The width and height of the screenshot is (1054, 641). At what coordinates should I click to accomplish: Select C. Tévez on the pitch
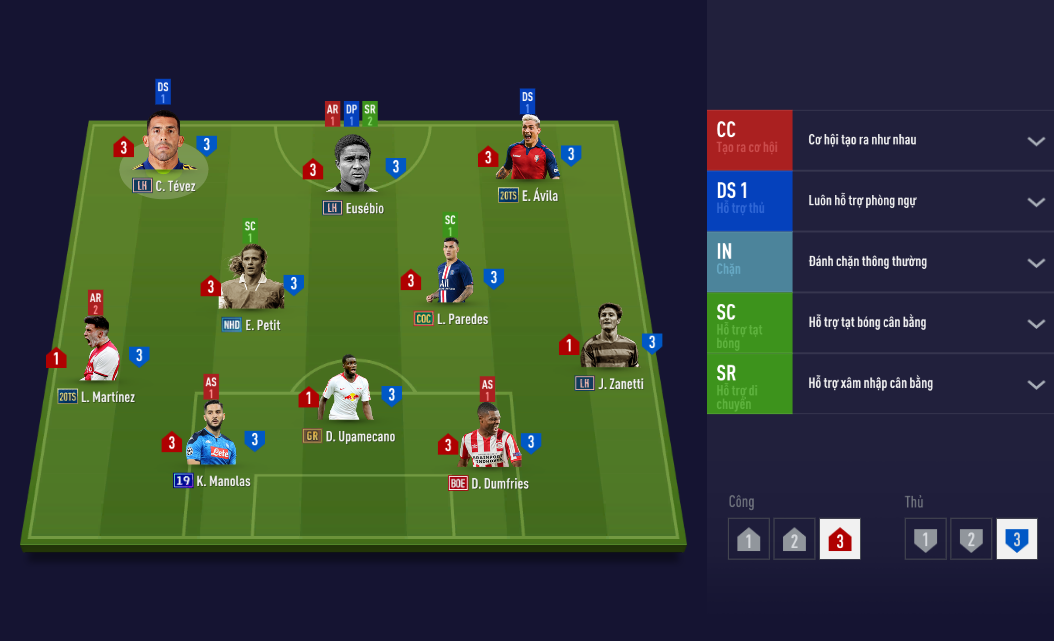pyautogui.click(x=160, y=146)
